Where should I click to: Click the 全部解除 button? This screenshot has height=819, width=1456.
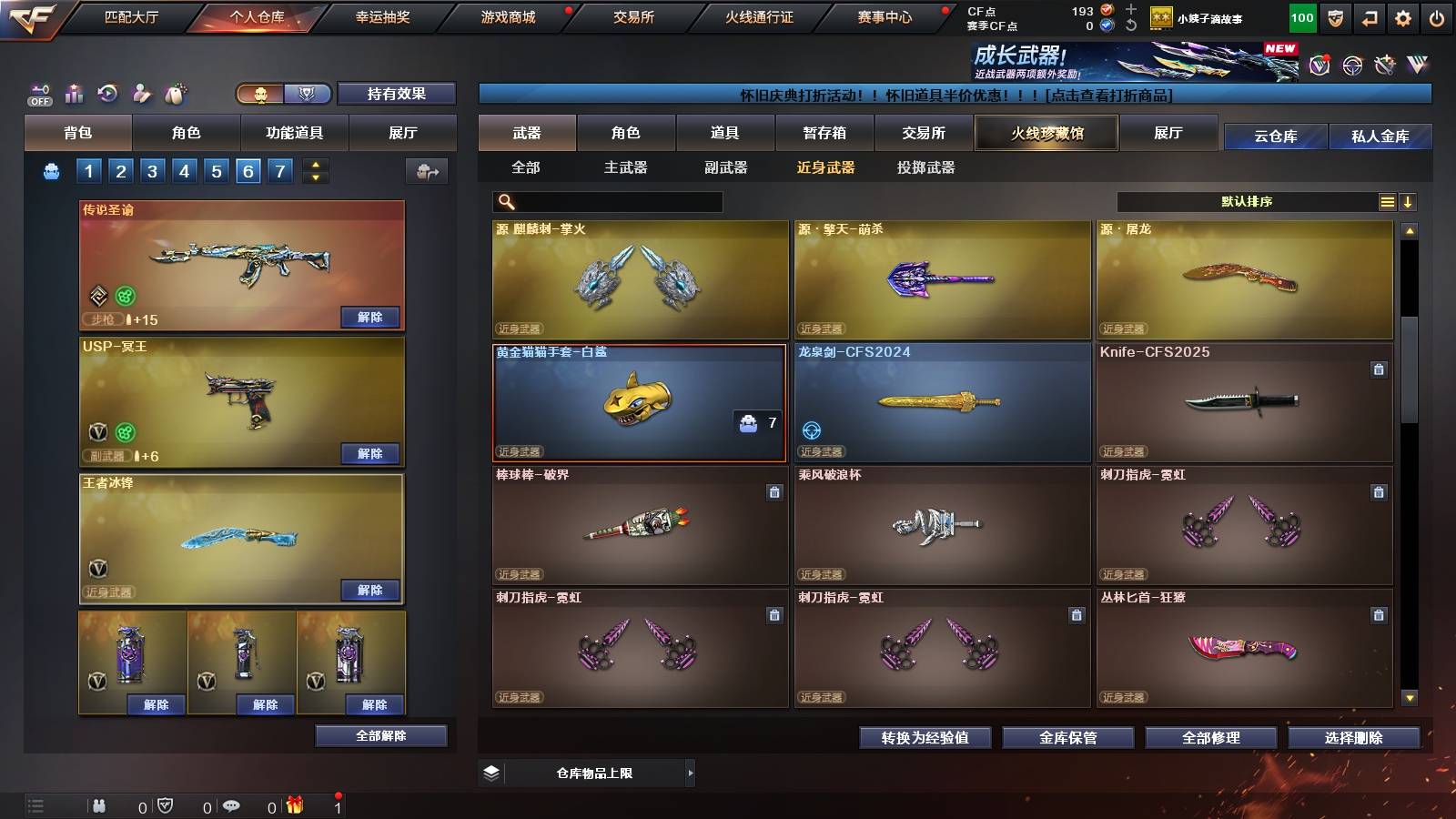coord(379,735)
